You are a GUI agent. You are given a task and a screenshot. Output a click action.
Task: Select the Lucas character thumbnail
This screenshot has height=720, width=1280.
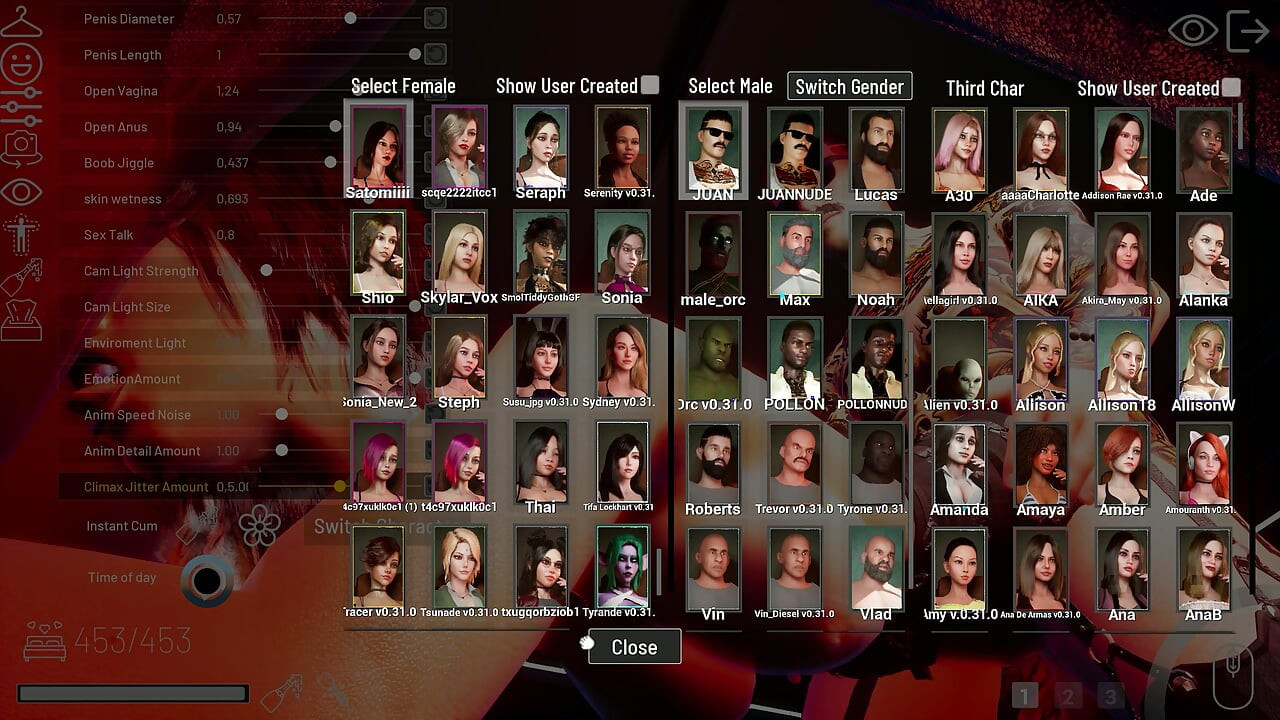point(876,148)
